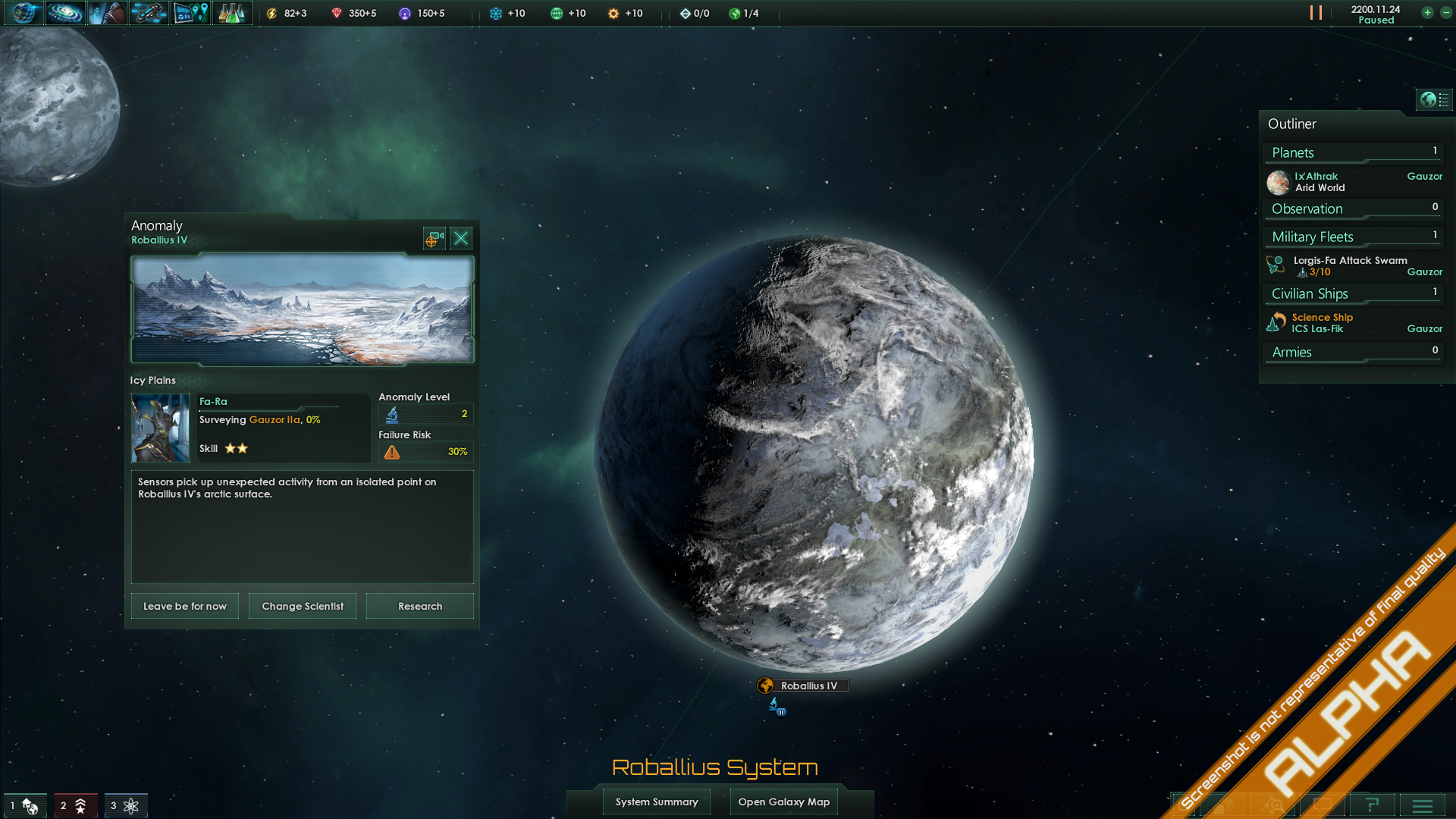Choose Change Scientist for the anomaly

[303, 606]
